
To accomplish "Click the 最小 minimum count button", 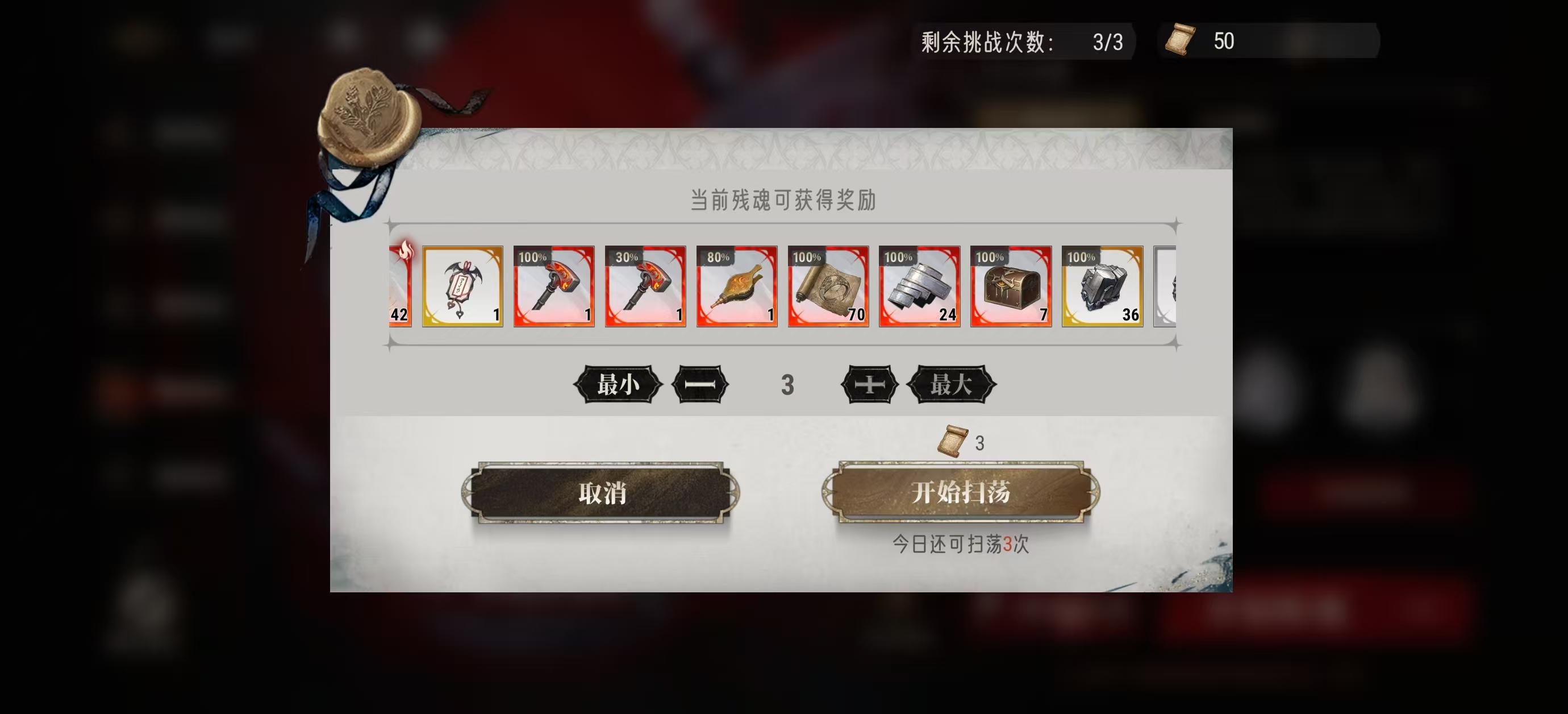I will (x=620, y=384).
